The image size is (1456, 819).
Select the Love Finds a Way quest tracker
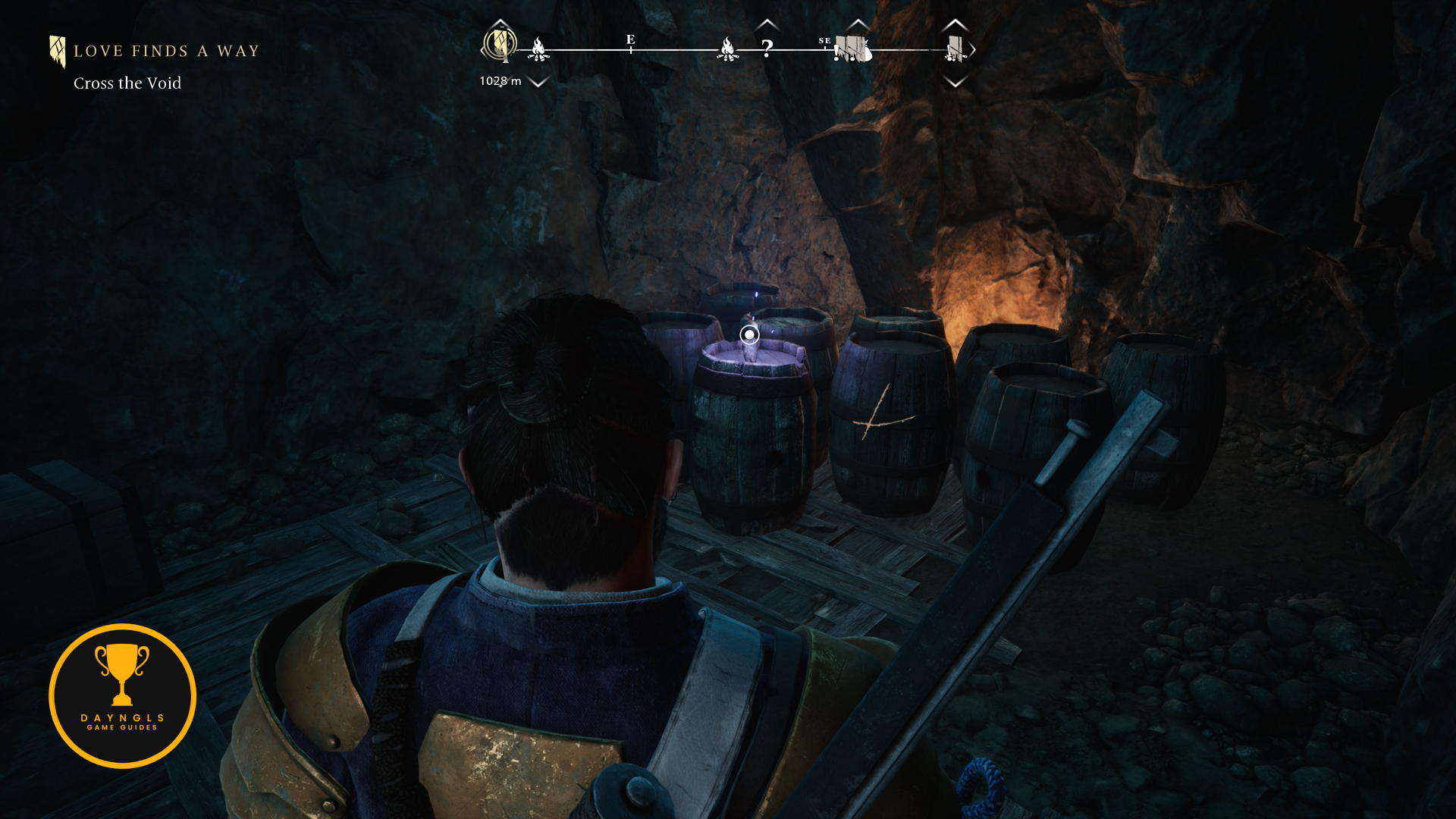point(165,52)
